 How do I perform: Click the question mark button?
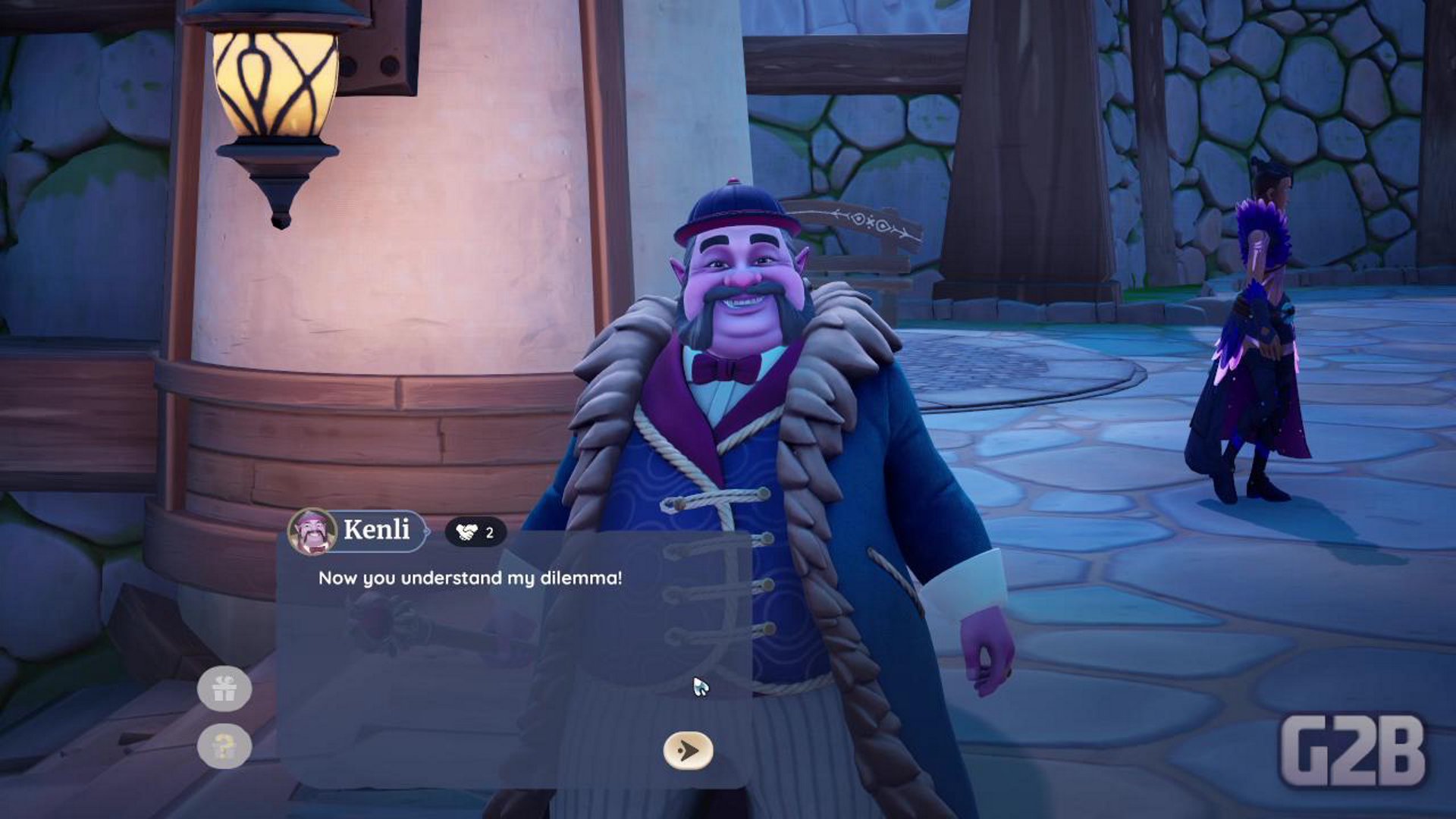[224, 746]
